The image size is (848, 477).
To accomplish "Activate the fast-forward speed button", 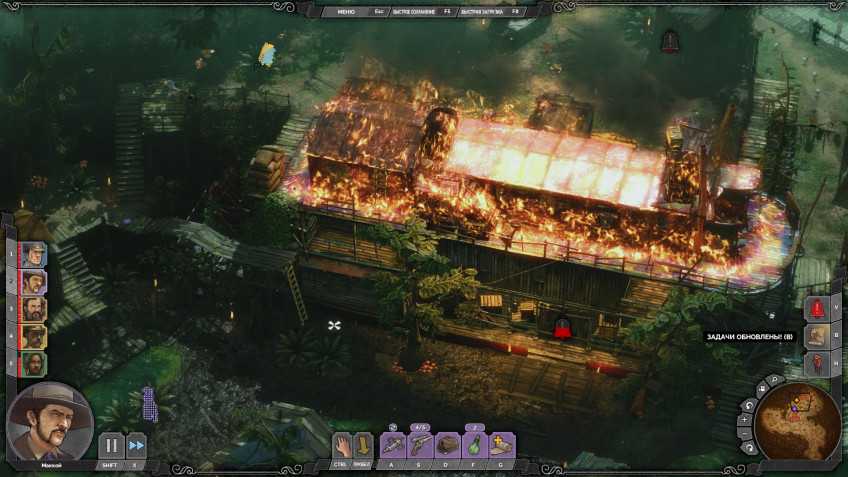I will coord(136,445).
